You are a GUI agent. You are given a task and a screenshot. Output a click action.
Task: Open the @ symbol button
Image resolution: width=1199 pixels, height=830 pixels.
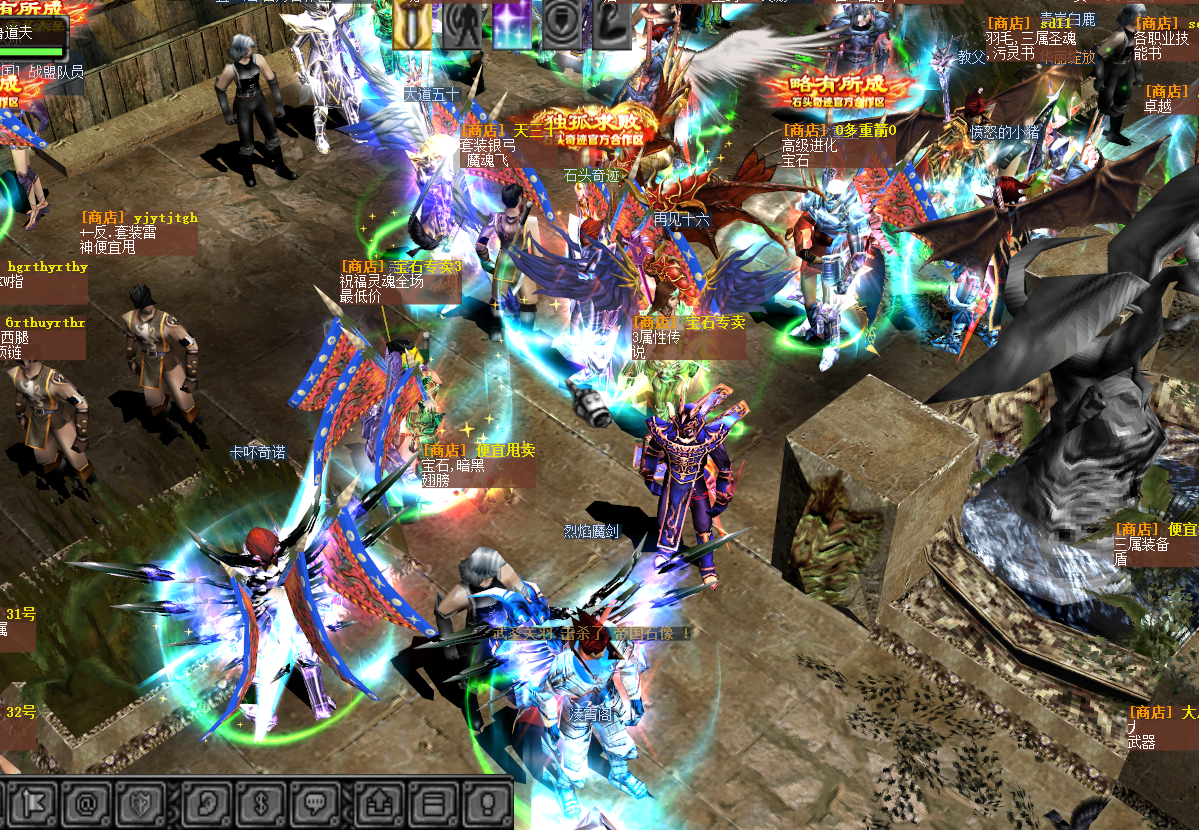point(88,803)
